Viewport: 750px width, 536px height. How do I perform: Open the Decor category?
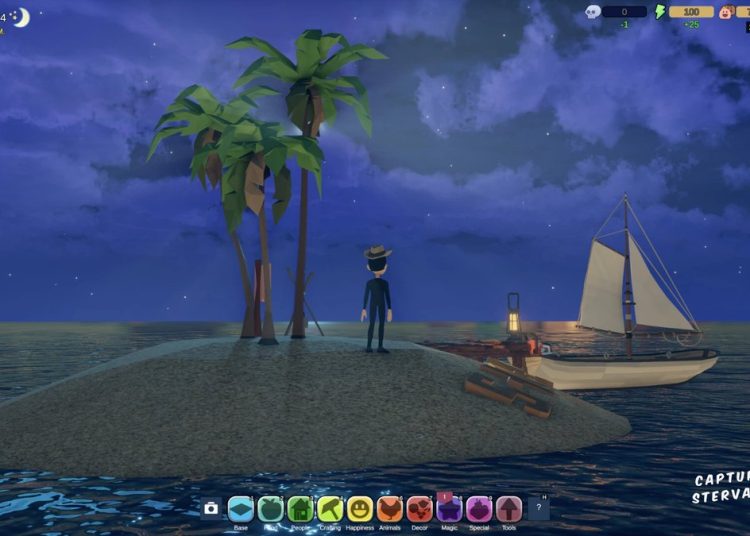[x=419, y=509]
